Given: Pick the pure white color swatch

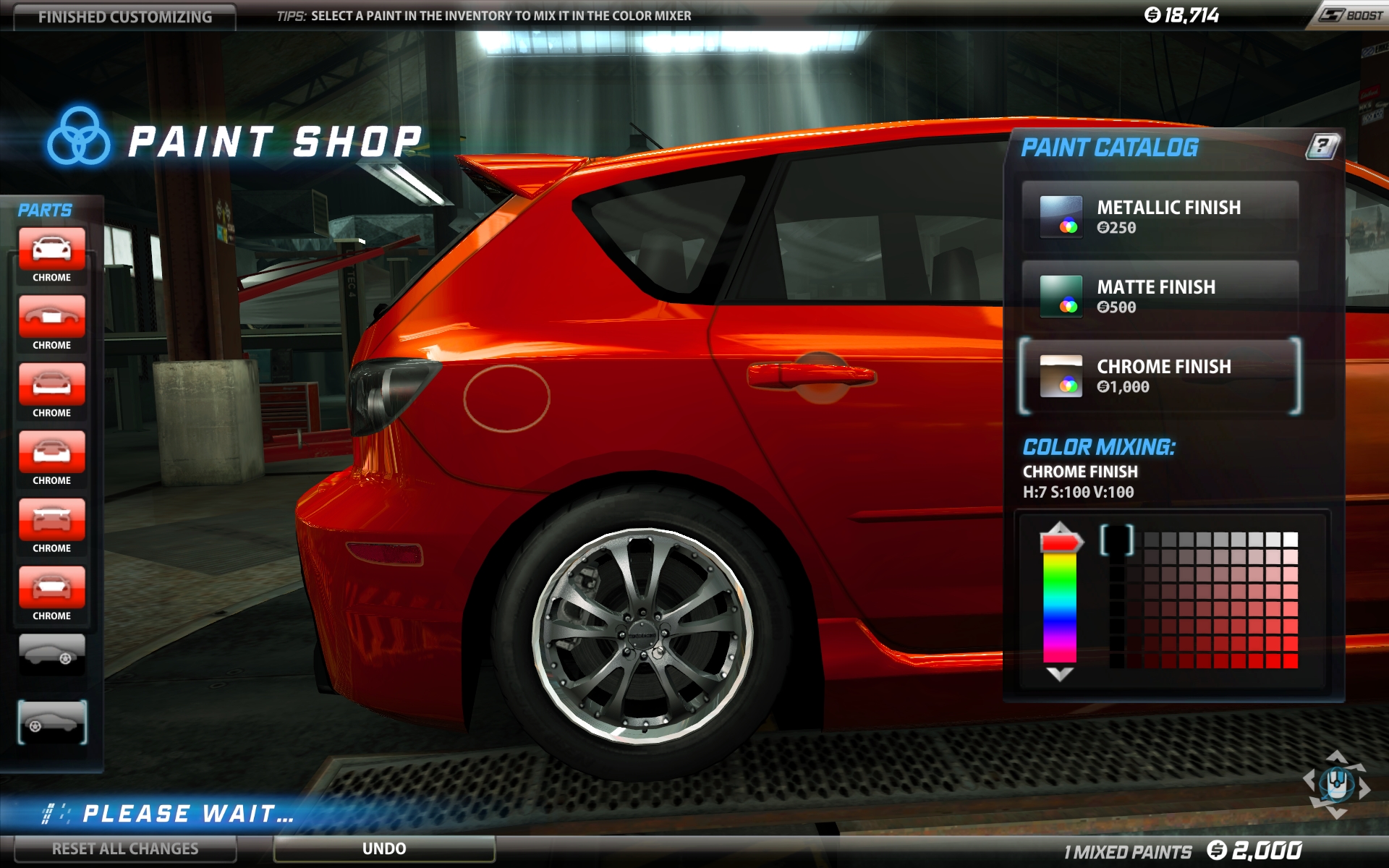Looking at the screenshot, I should coord(1291,540).
